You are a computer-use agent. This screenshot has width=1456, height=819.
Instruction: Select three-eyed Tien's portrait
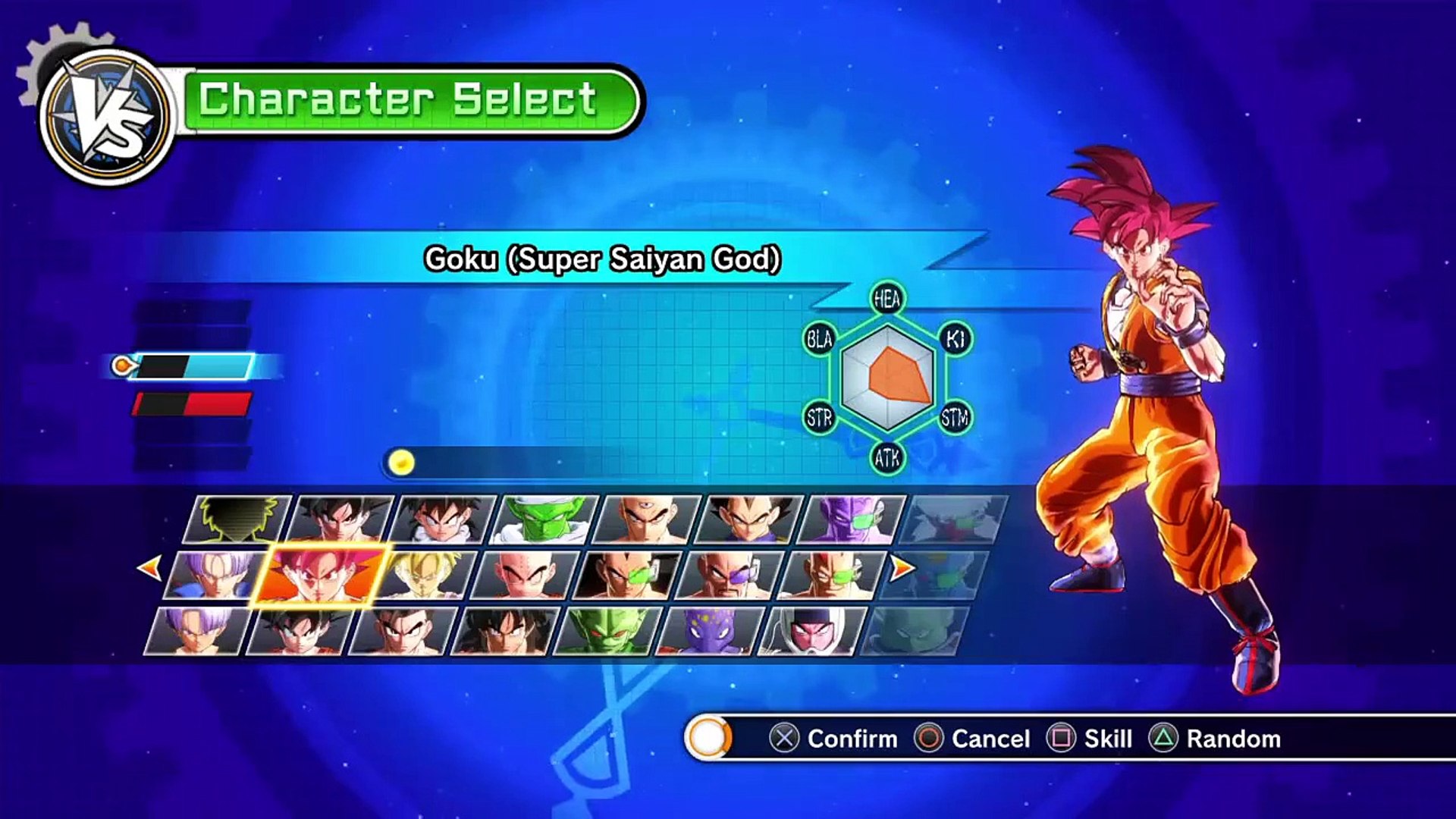point(647,519)
